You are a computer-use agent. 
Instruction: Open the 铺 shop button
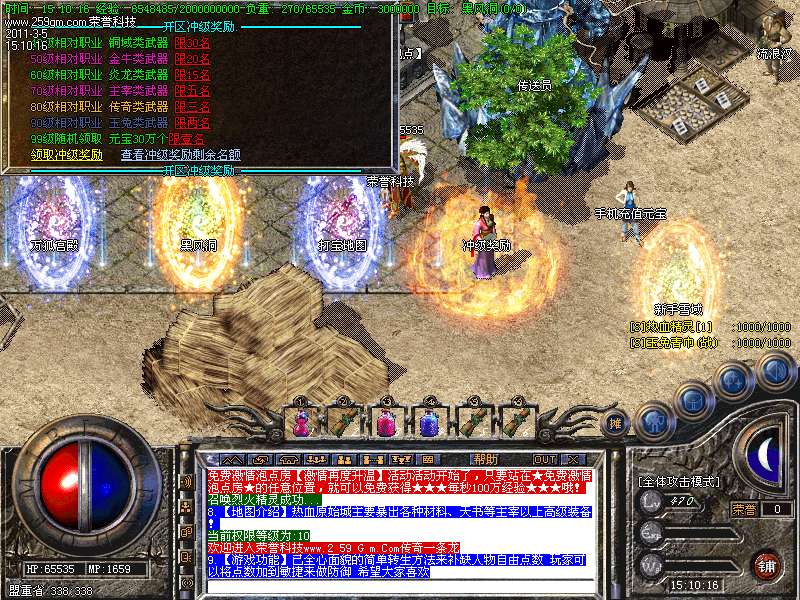(x=766, y=565)
